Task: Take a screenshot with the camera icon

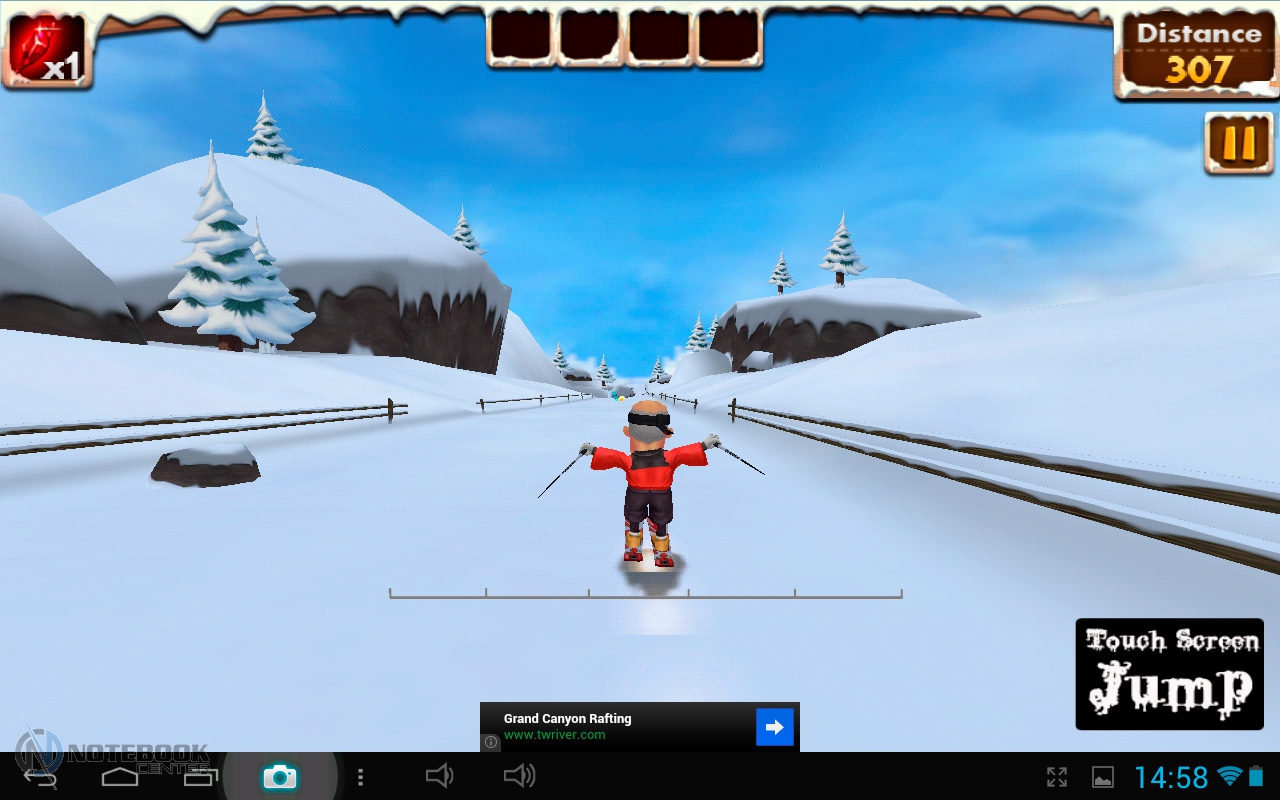Action: pyautogui.click(x=279, y=776)
